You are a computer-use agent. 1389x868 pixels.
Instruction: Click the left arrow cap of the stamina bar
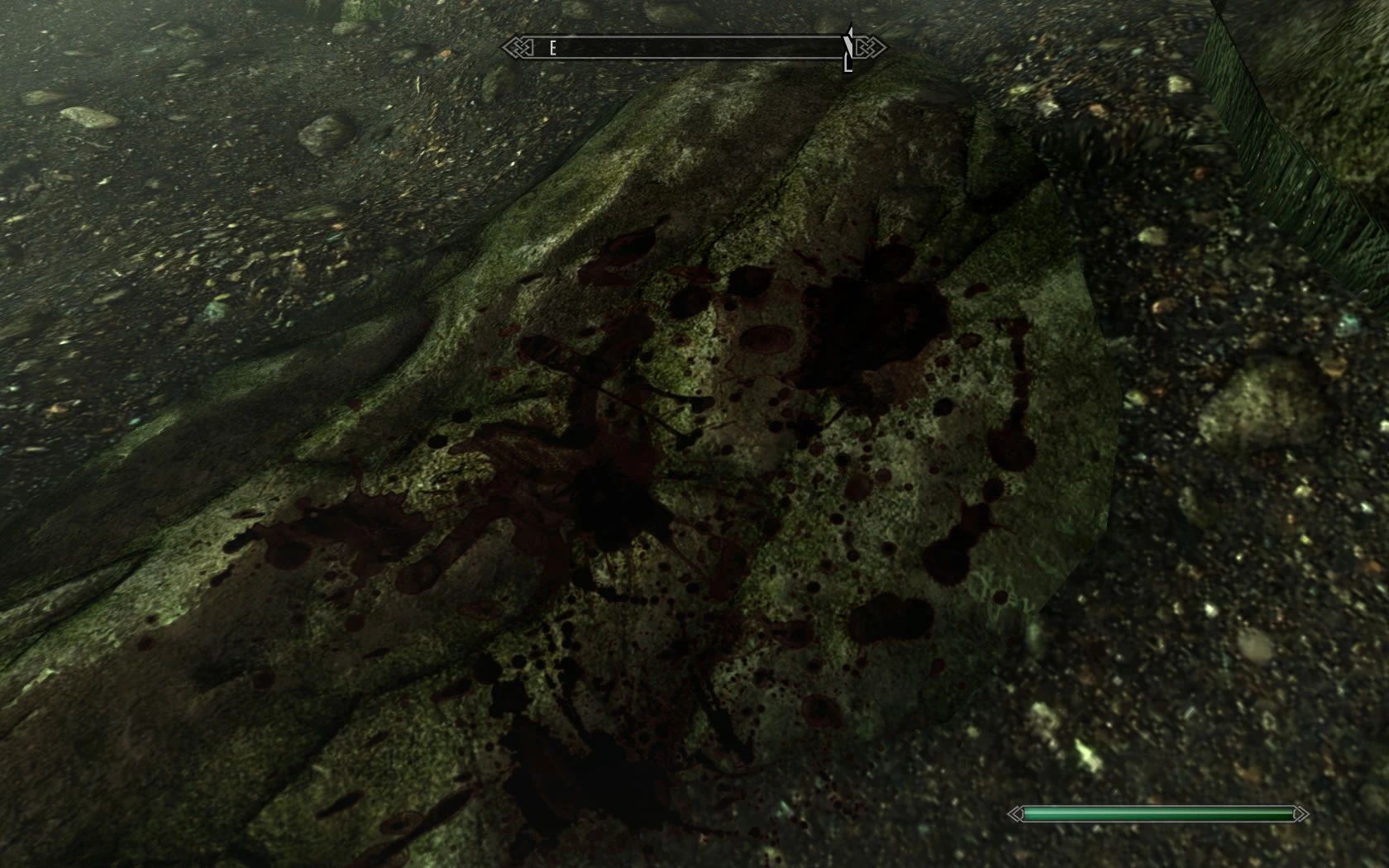click(1016, 813)
